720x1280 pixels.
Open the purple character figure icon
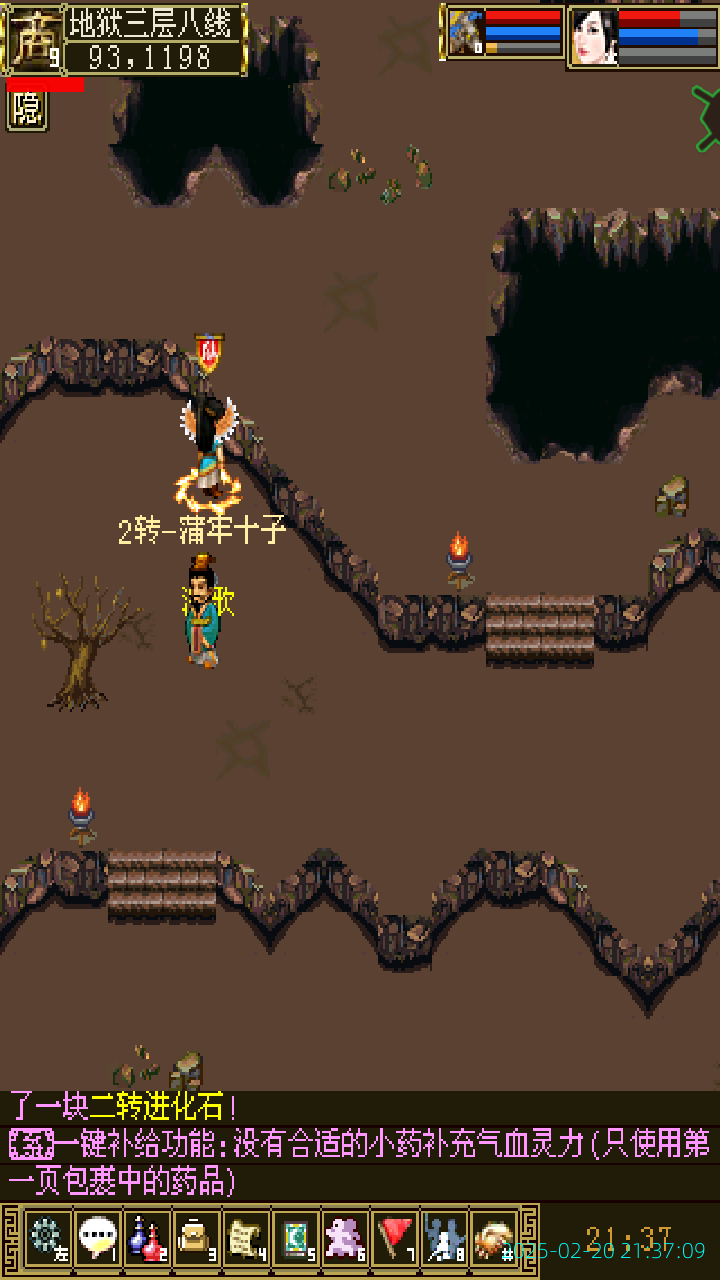(x=346, y=1238)
